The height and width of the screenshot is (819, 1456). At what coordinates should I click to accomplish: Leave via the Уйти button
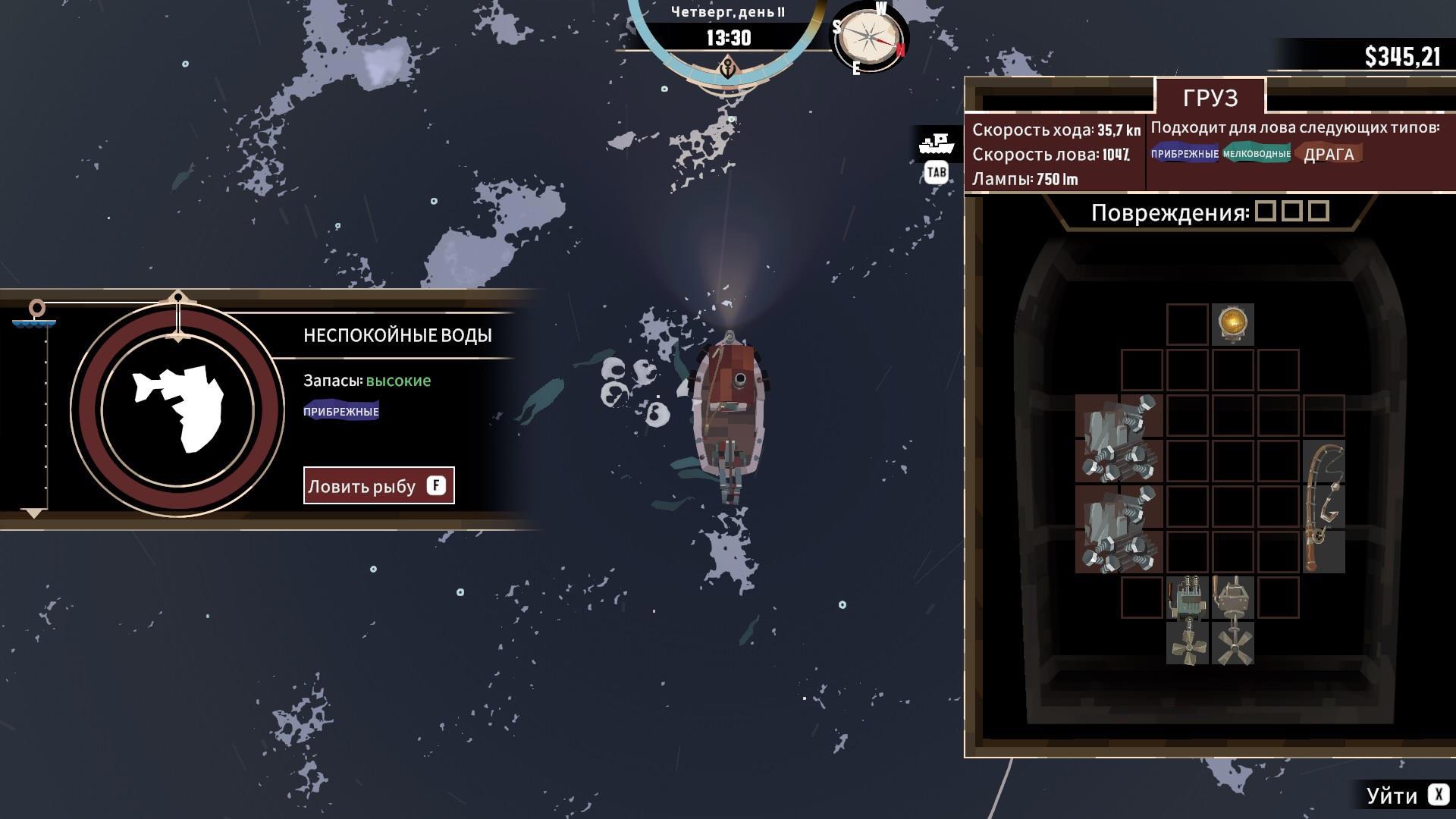pos(1407,795)
